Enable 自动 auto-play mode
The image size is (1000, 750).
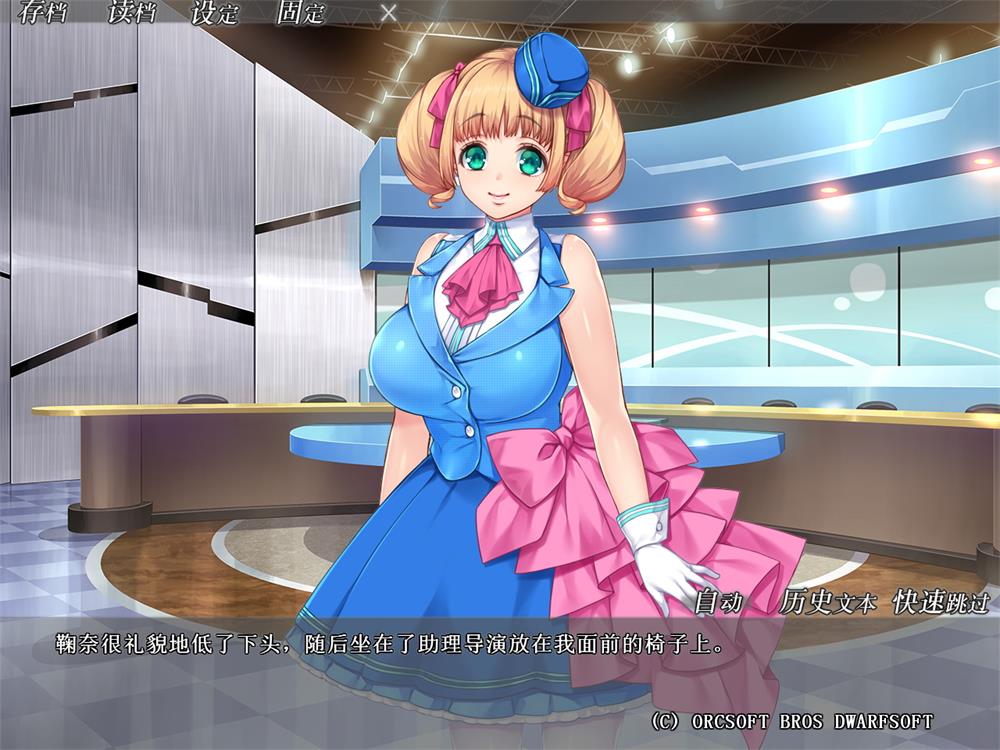718,602
